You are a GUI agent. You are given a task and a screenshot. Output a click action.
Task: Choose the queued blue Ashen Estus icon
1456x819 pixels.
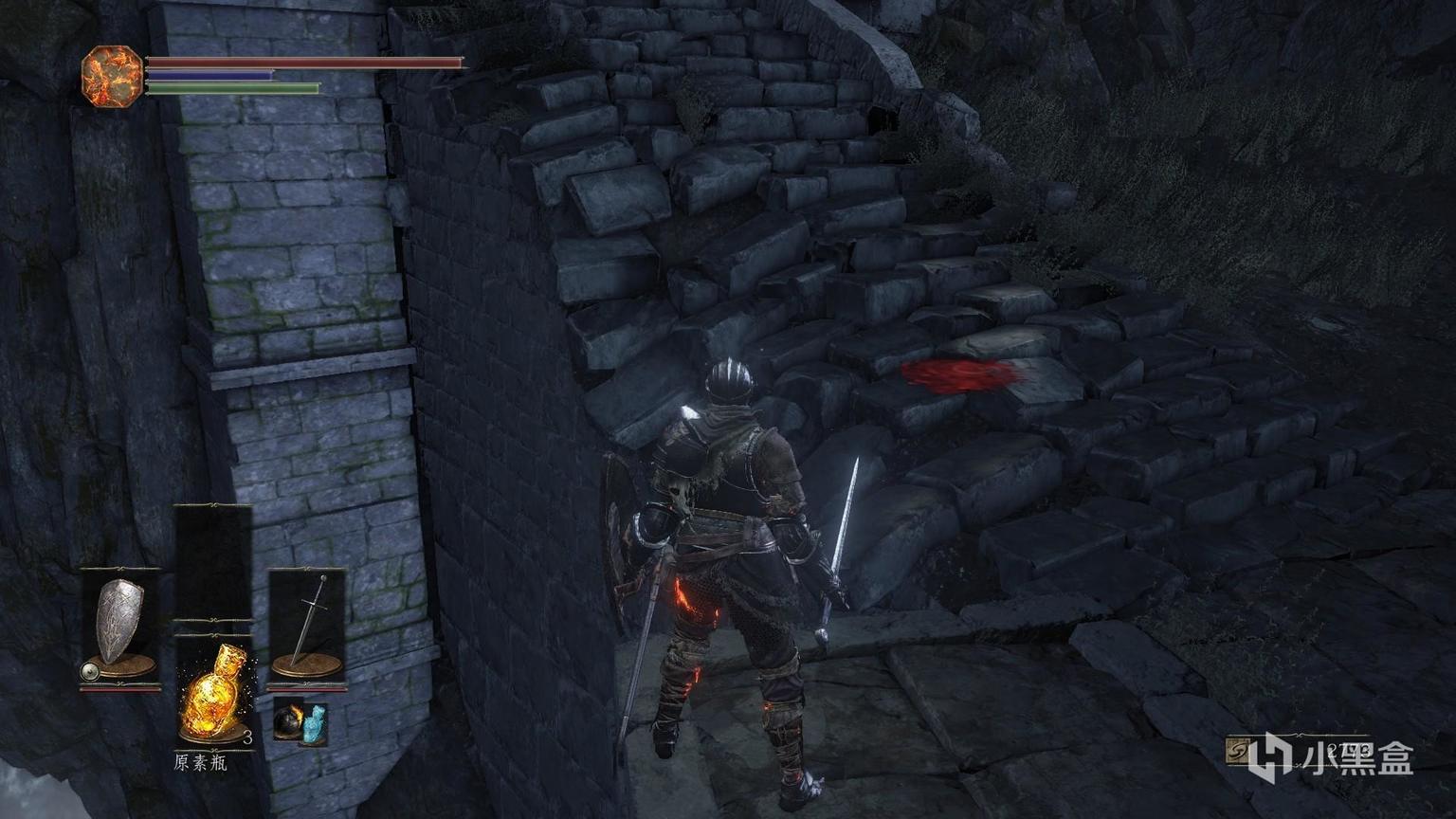[315, 723]
